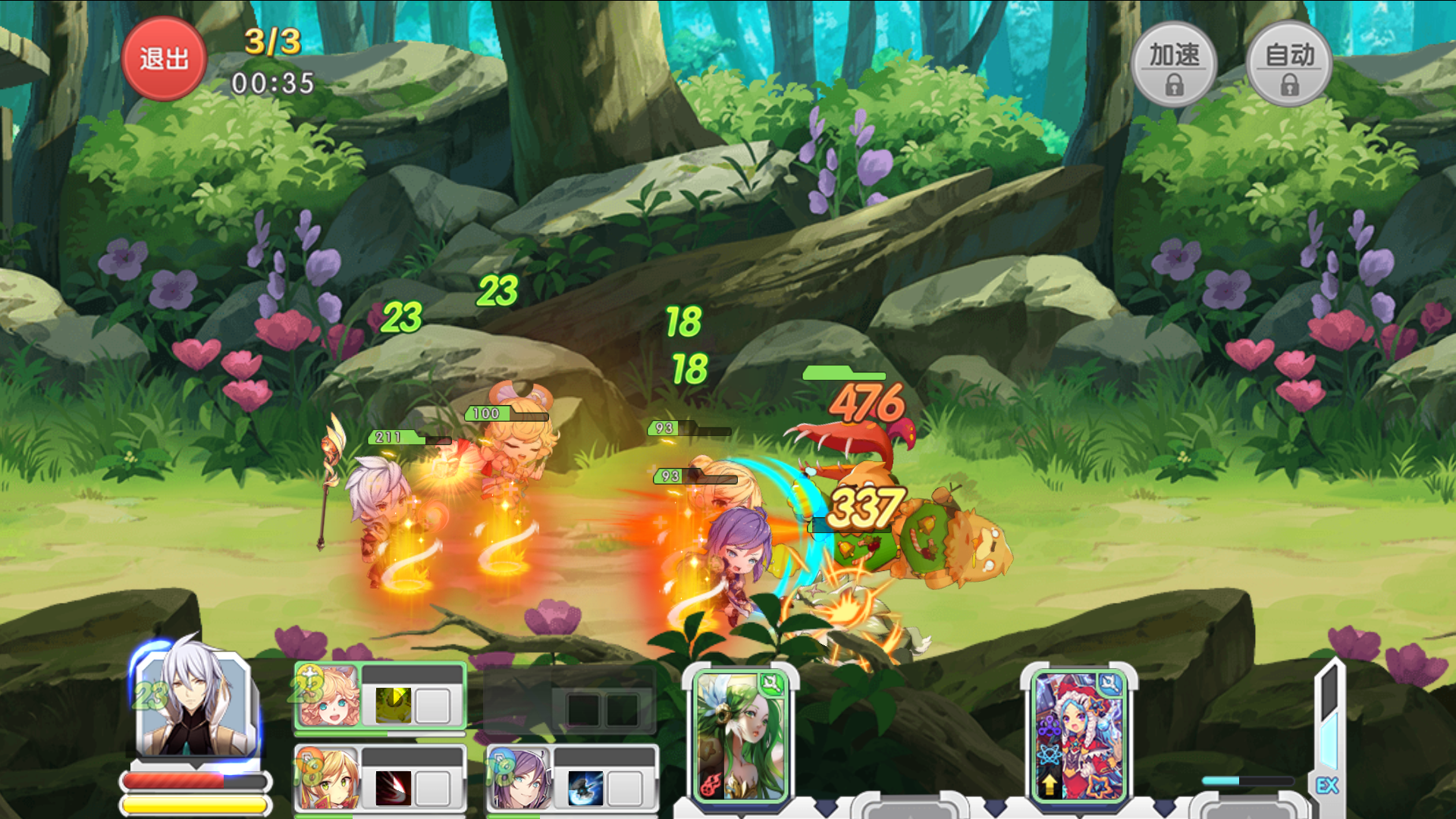Choose the pink-haired girl party portrait

point(328,698)
